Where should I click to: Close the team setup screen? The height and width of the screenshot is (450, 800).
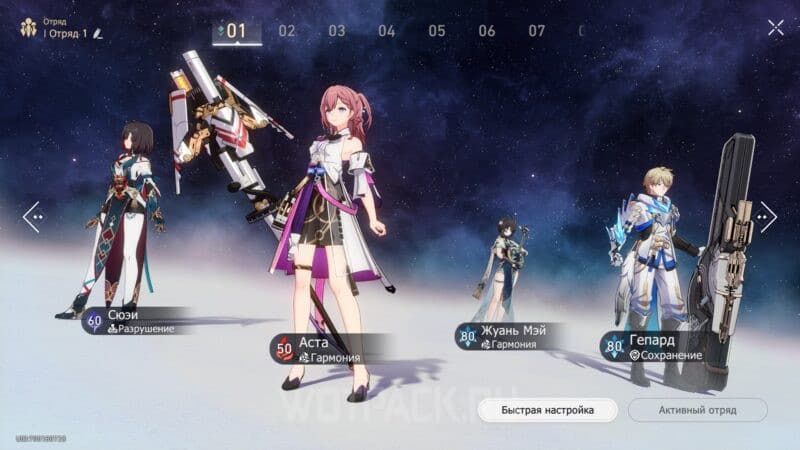click(775, 28)
